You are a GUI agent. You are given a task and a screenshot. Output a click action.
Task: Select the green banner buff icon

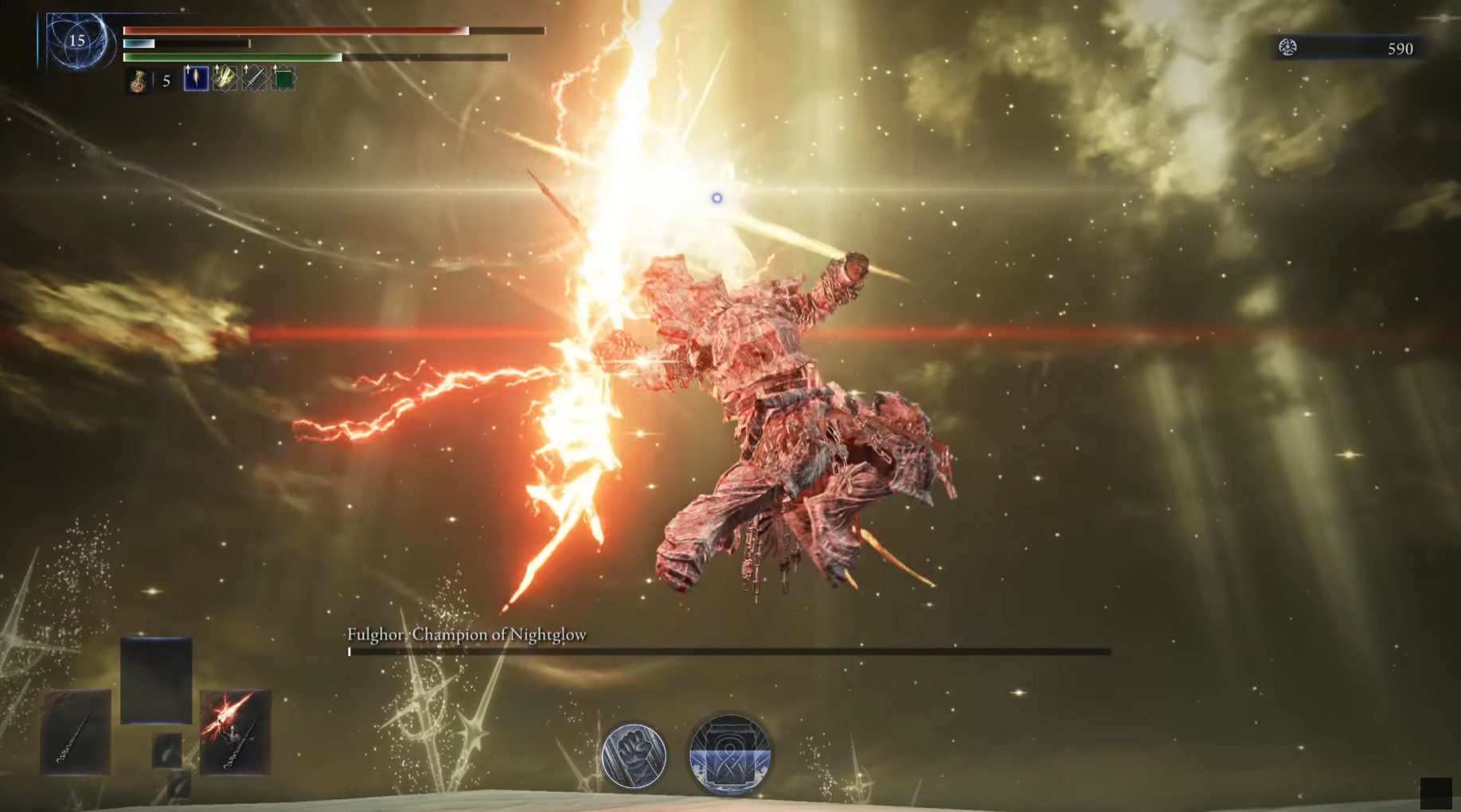click(x=283, y=78)
